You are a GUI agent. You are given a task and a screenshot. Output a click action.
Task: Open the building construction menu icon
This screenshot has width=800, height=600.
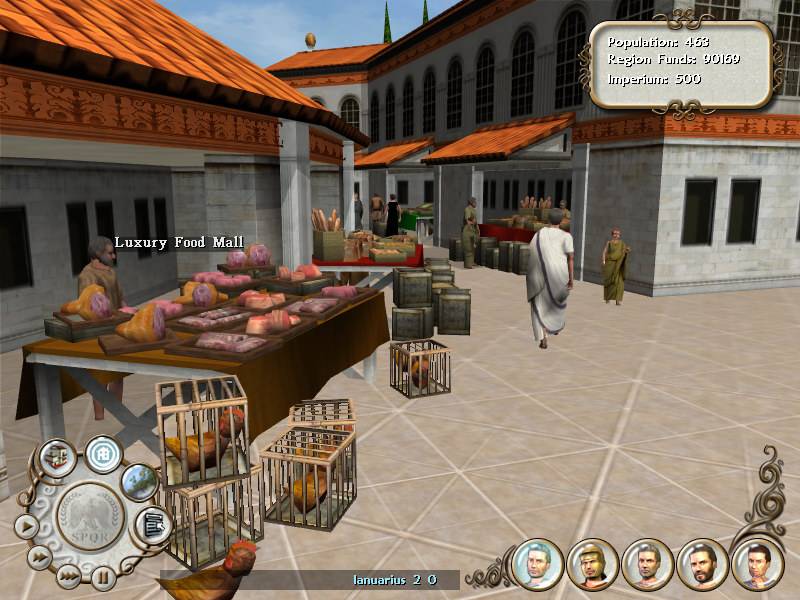(56, 459)
